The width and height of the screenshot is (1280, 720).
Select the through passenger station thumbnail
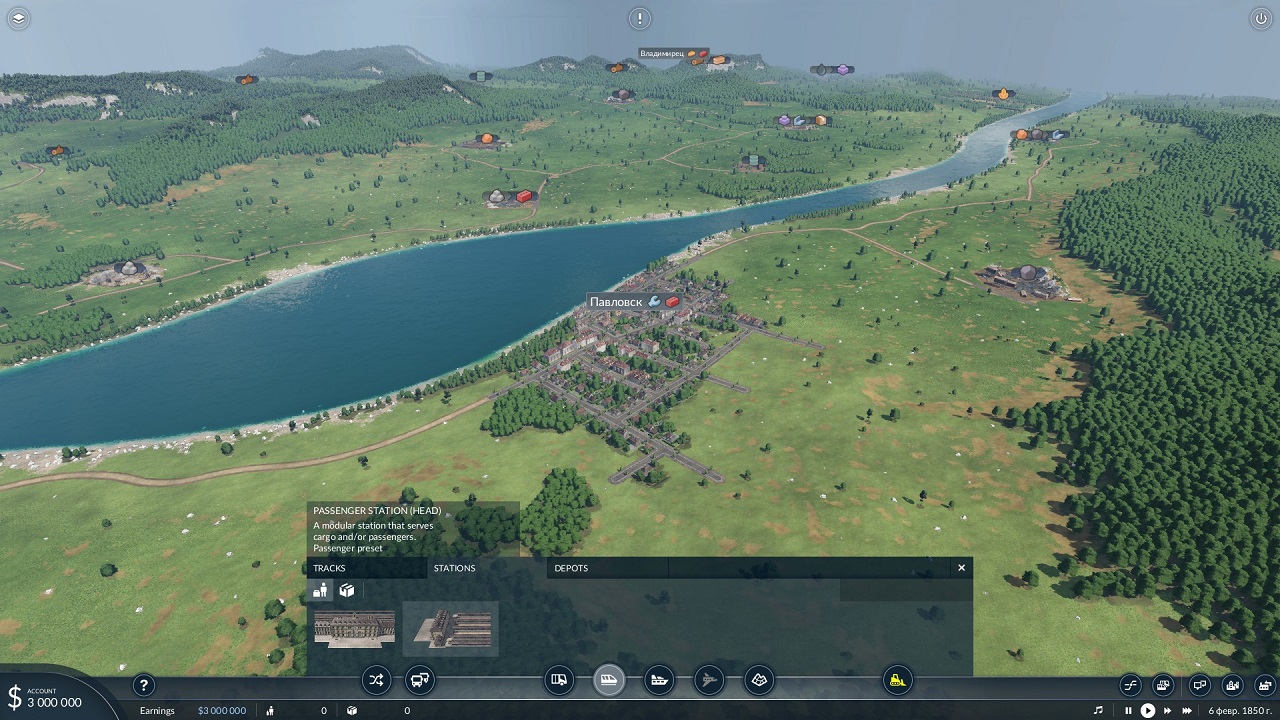coord(354,629)
